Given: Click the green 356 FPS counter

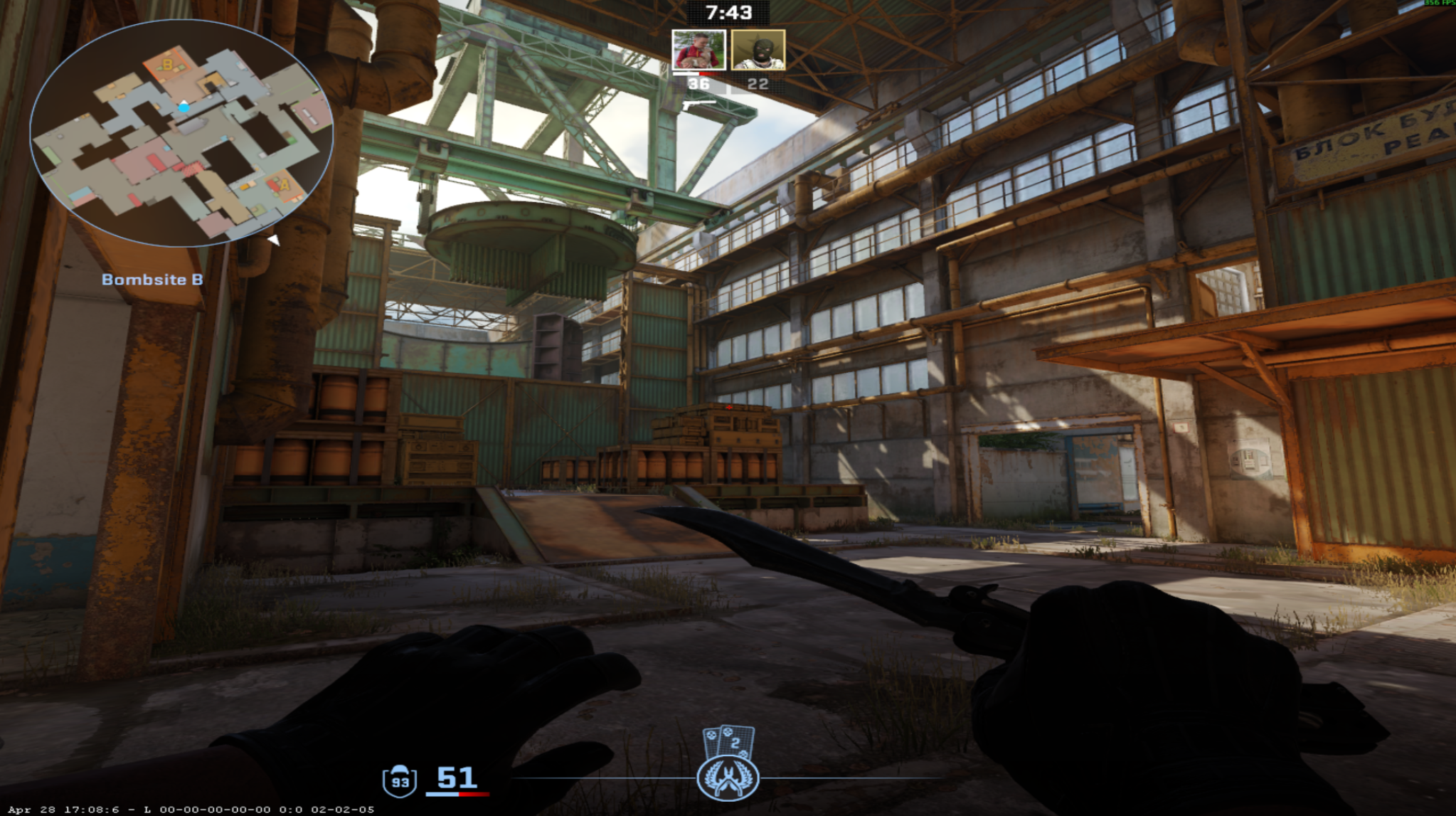Looking at the screenshot, I should [x=1437, y=5].
